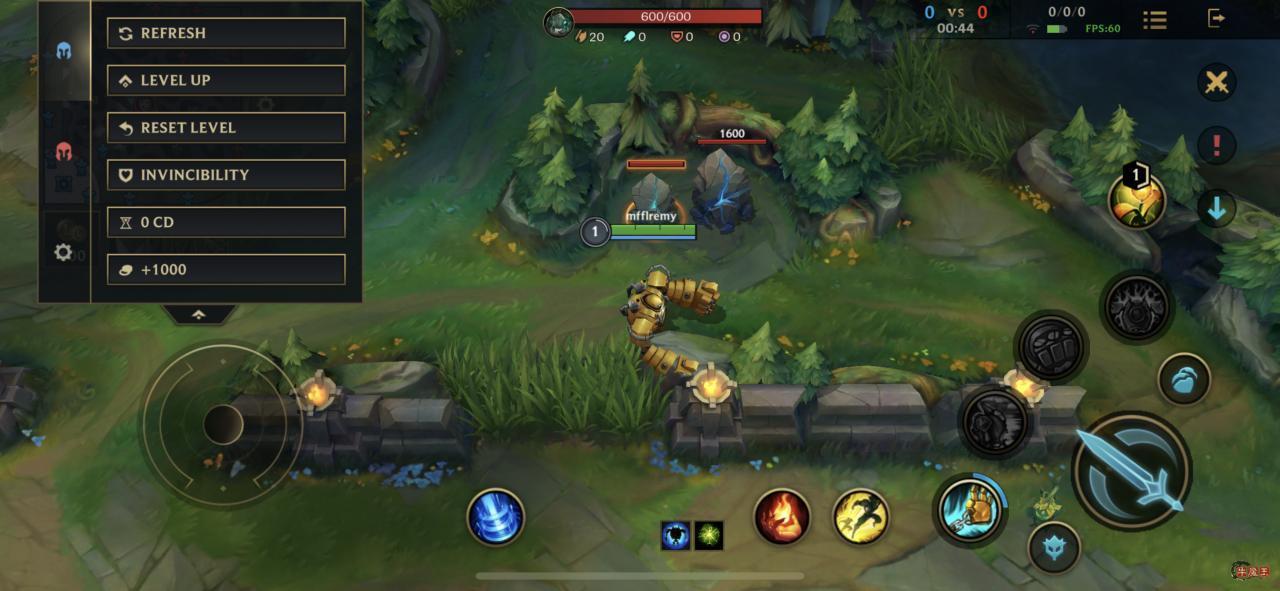The width and height of the screenshot is (1280, 591).
Task: Open the crossed swords ping button
Action: coord(1216,82)
